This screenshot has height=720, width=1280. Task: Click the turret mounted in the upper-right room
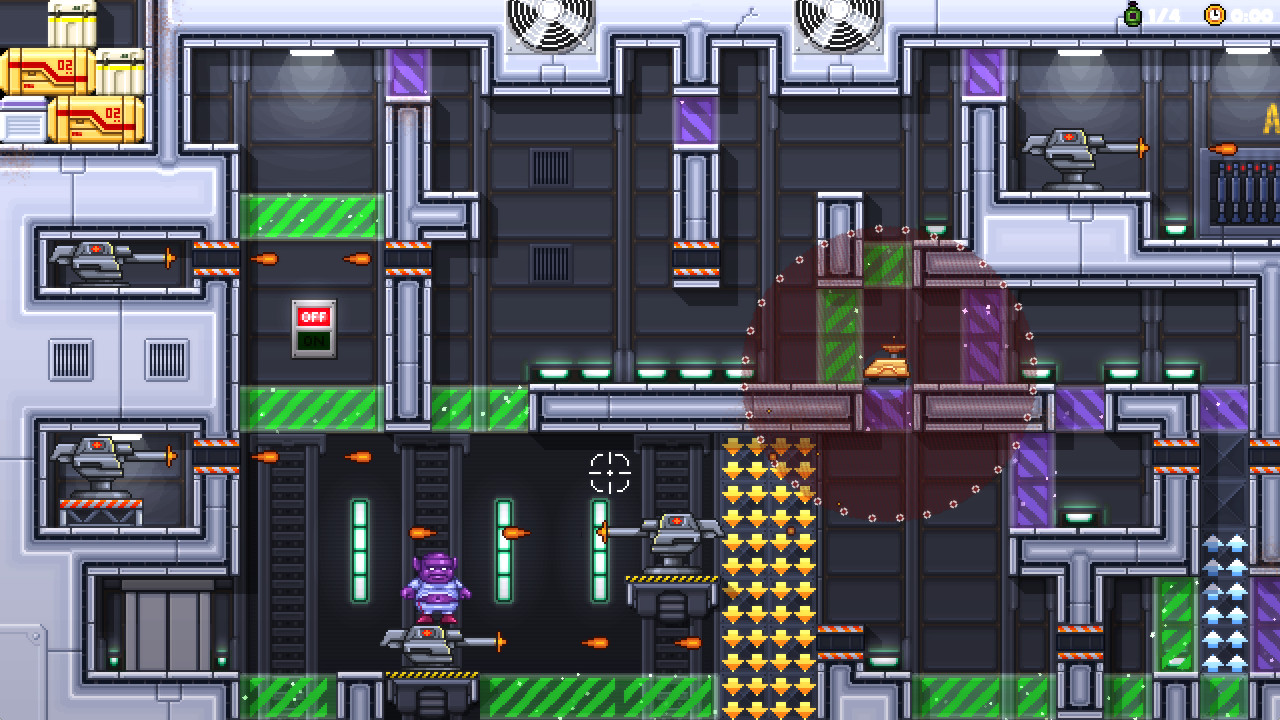point(1068,145)
